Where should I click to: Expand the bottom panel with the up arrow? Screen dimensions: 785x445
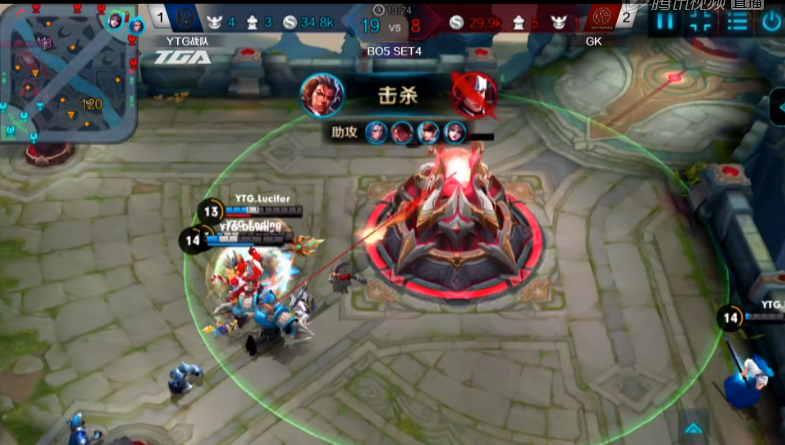point(692,428)
